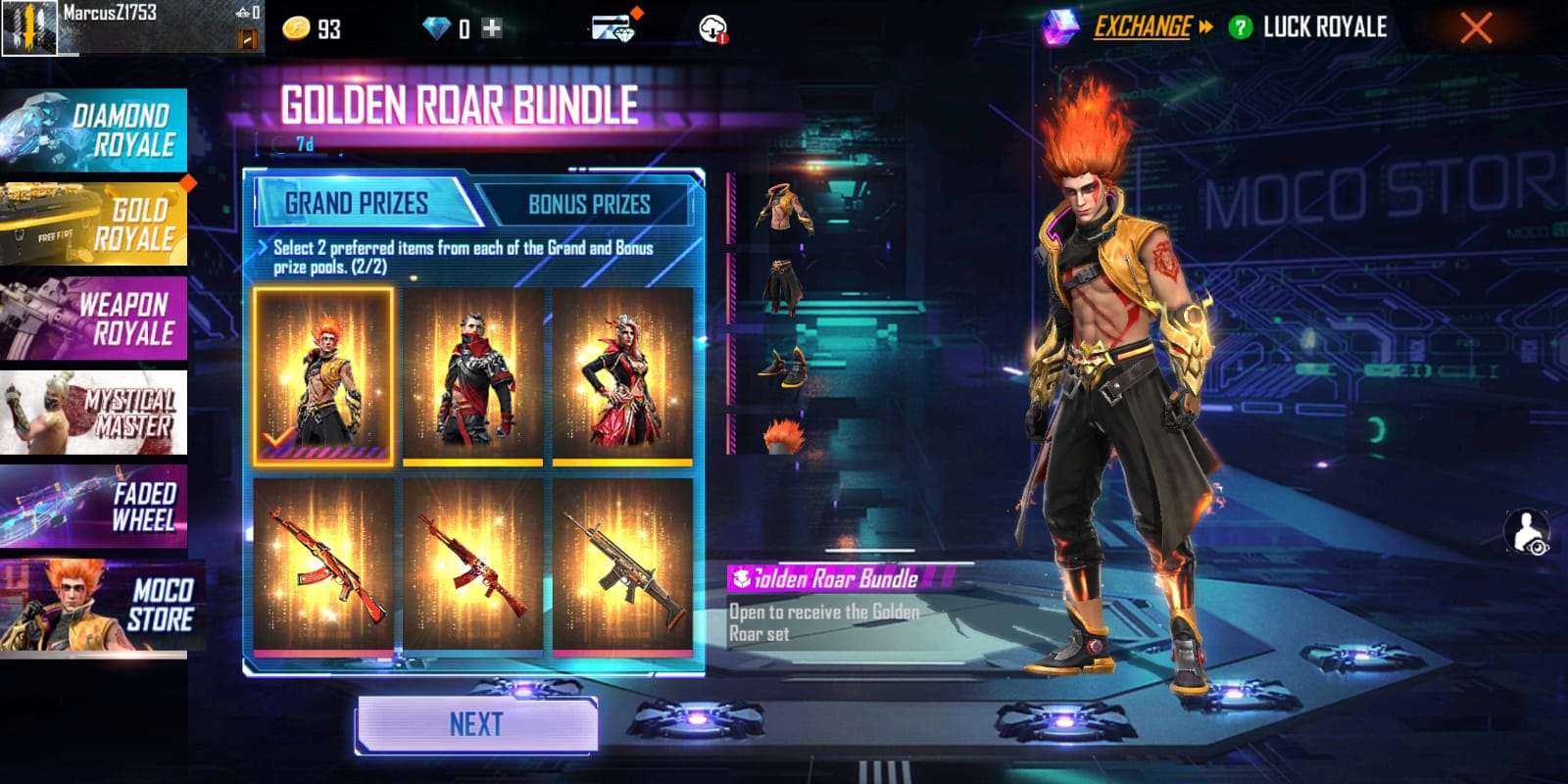Select the Gold Royale entry
The image size is (1568, 784).
(94, 223)
